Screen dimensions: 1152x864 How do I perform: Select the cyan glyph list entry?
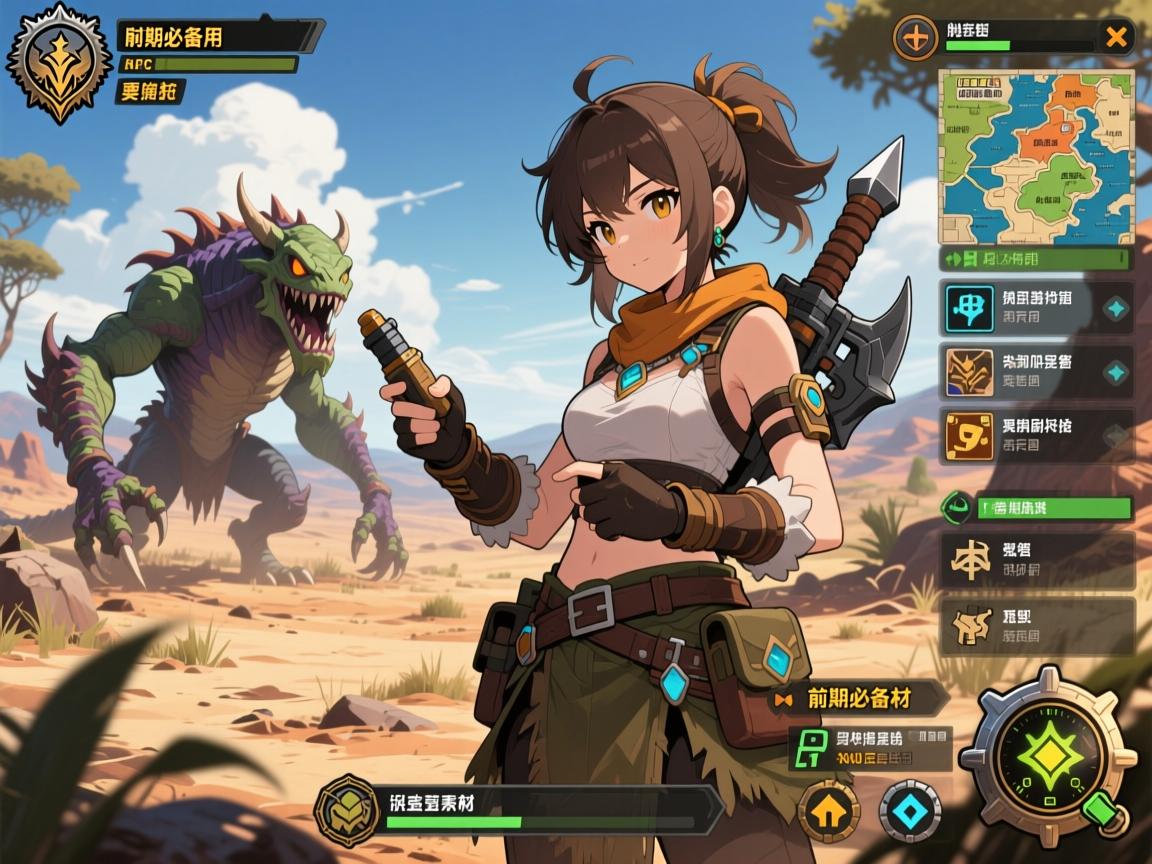[1037, 307]
